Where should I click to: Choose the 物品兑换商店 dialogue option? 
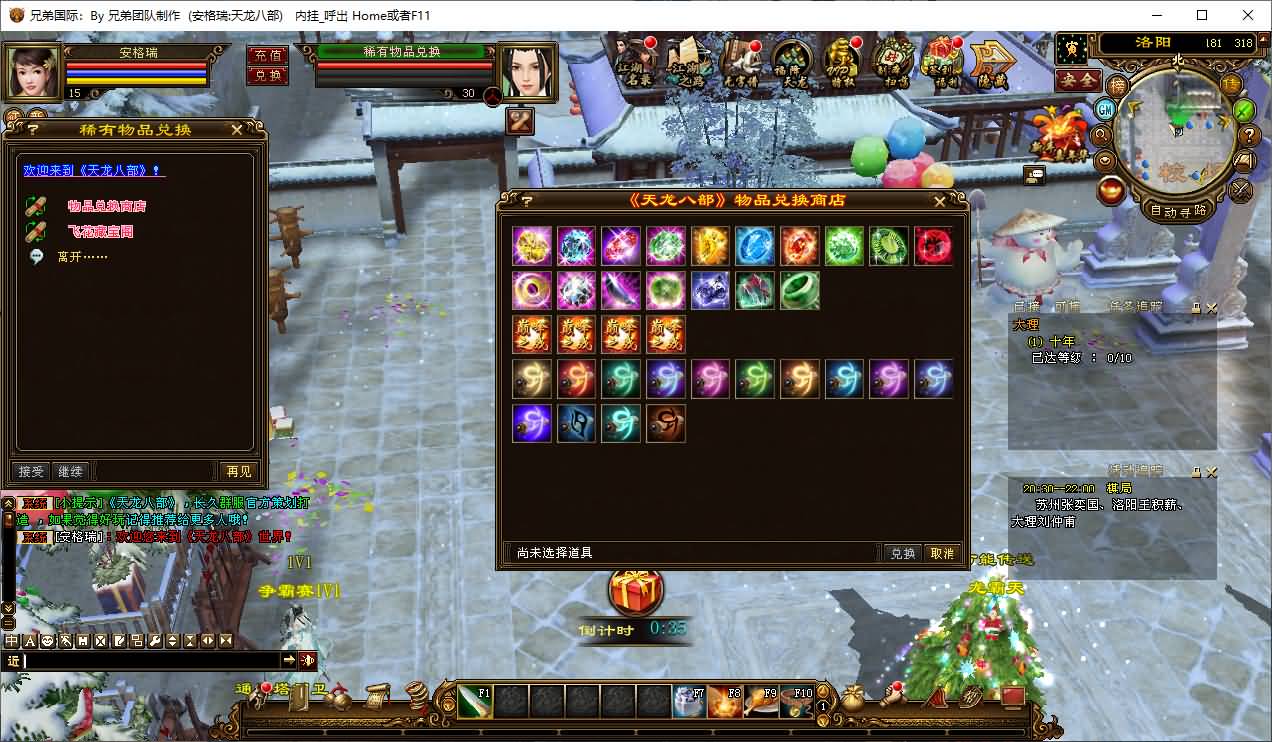(107, 206)
